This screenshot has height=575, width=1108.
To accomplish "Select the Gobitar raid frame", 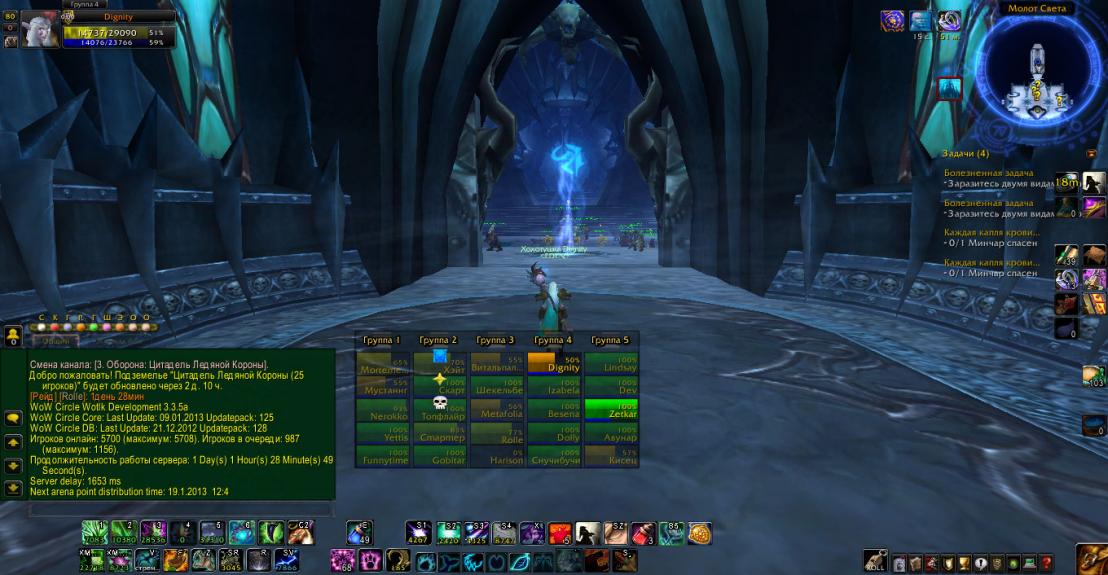I will [440, 456].
